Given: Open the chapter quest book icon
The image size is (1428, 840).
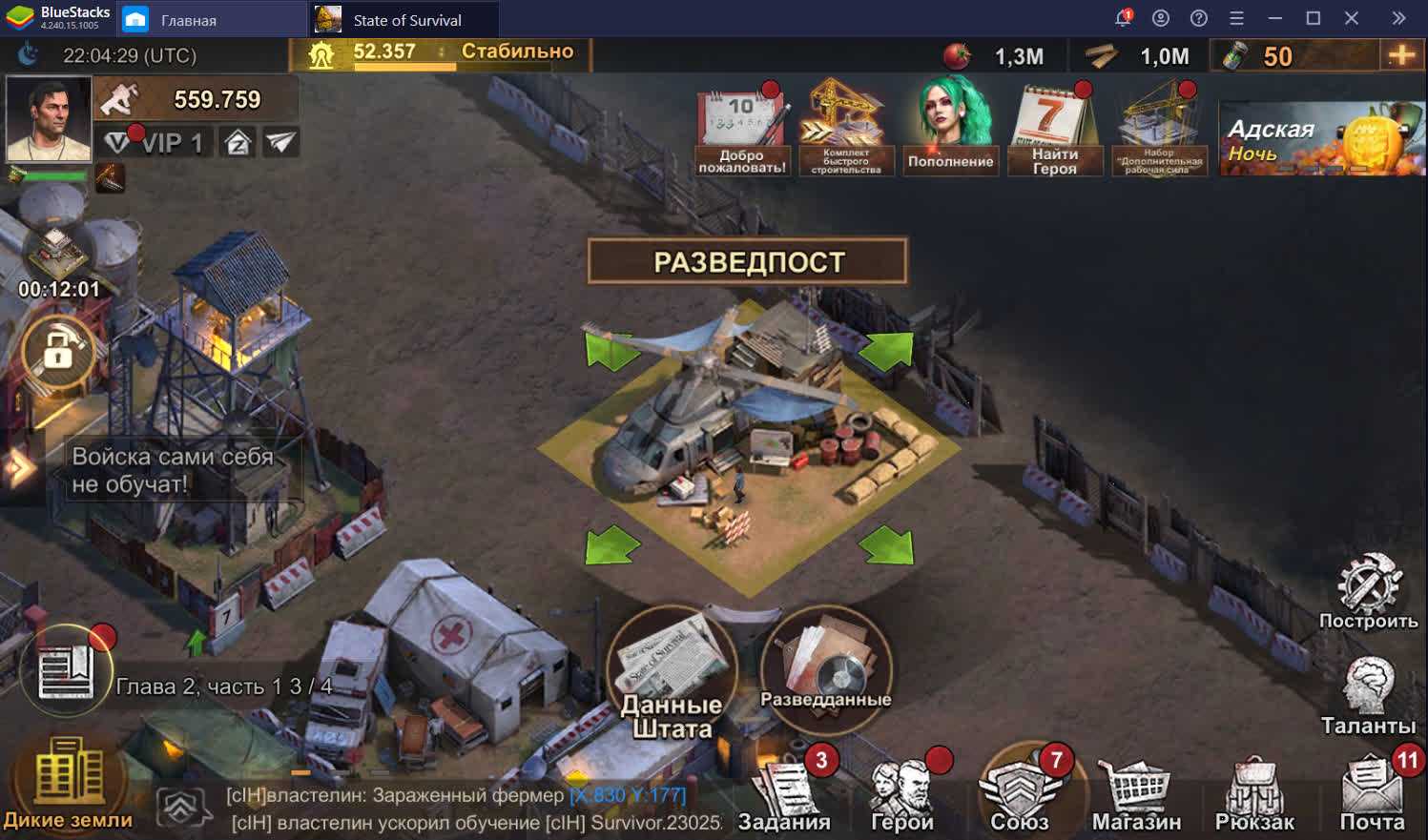Looking at the screenshot, I should tap(66, 671).
